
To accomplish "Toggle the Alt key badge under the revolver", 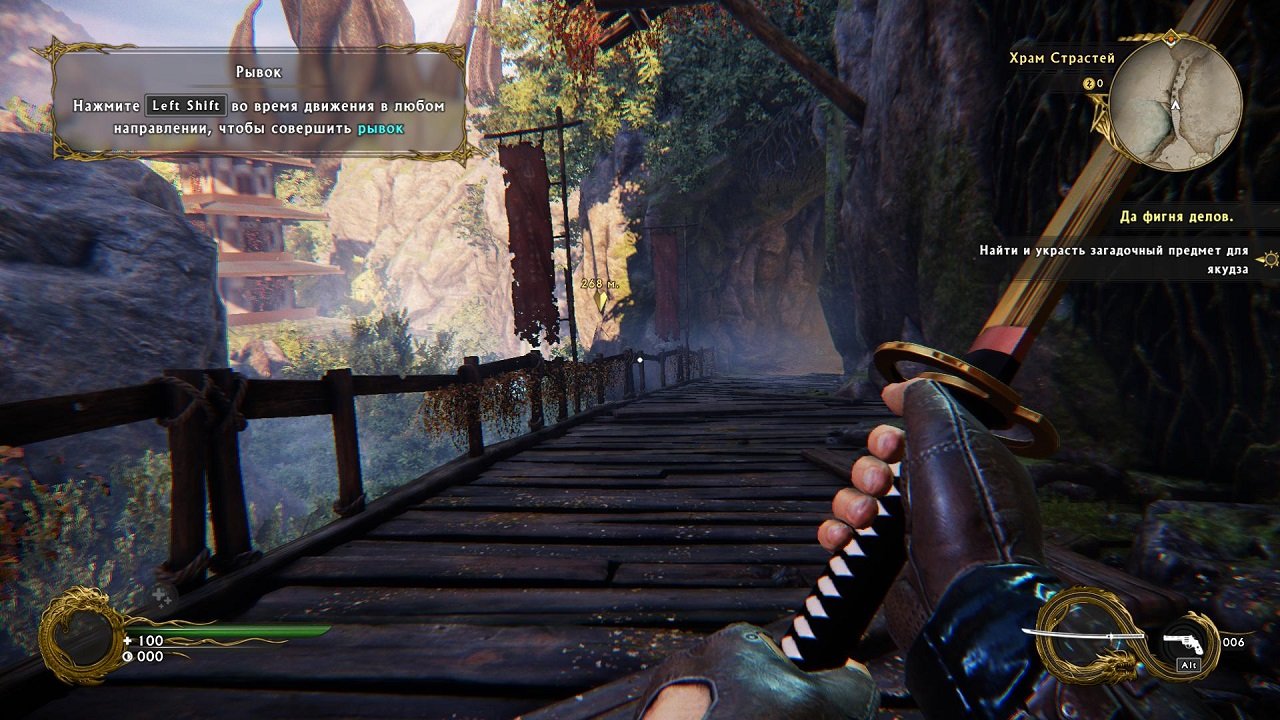I will [x=1187, y=663].
